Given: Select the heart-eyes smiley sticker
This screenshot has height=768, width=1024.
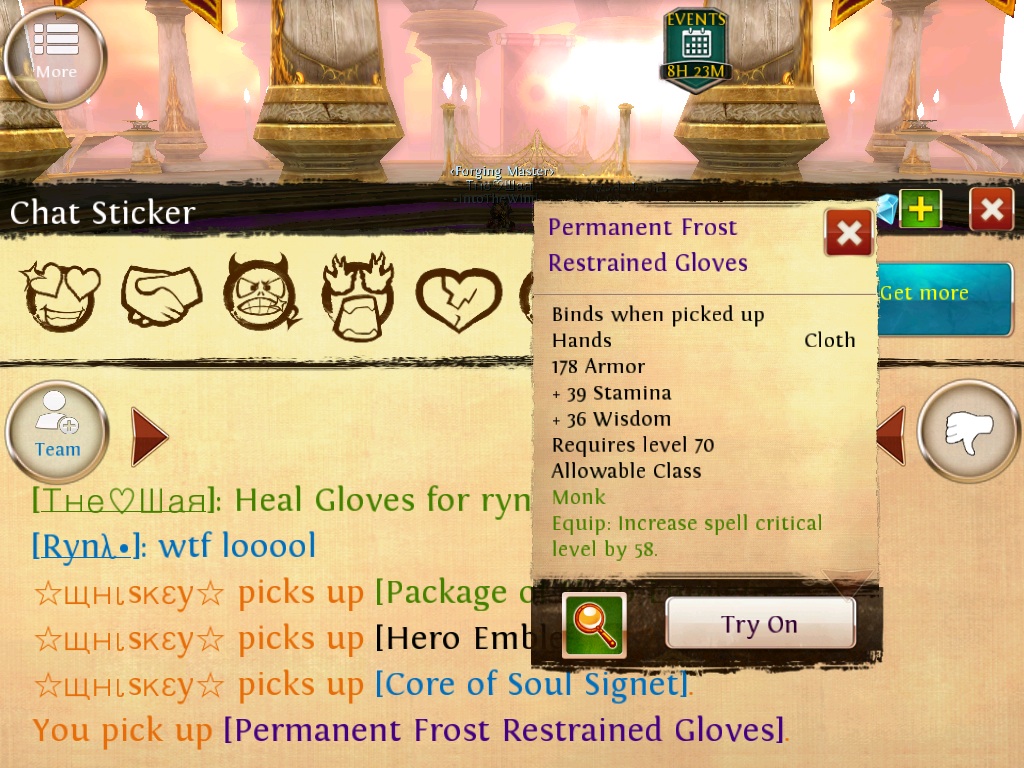Looking at the screenshot, I should (x=62, y=297).
